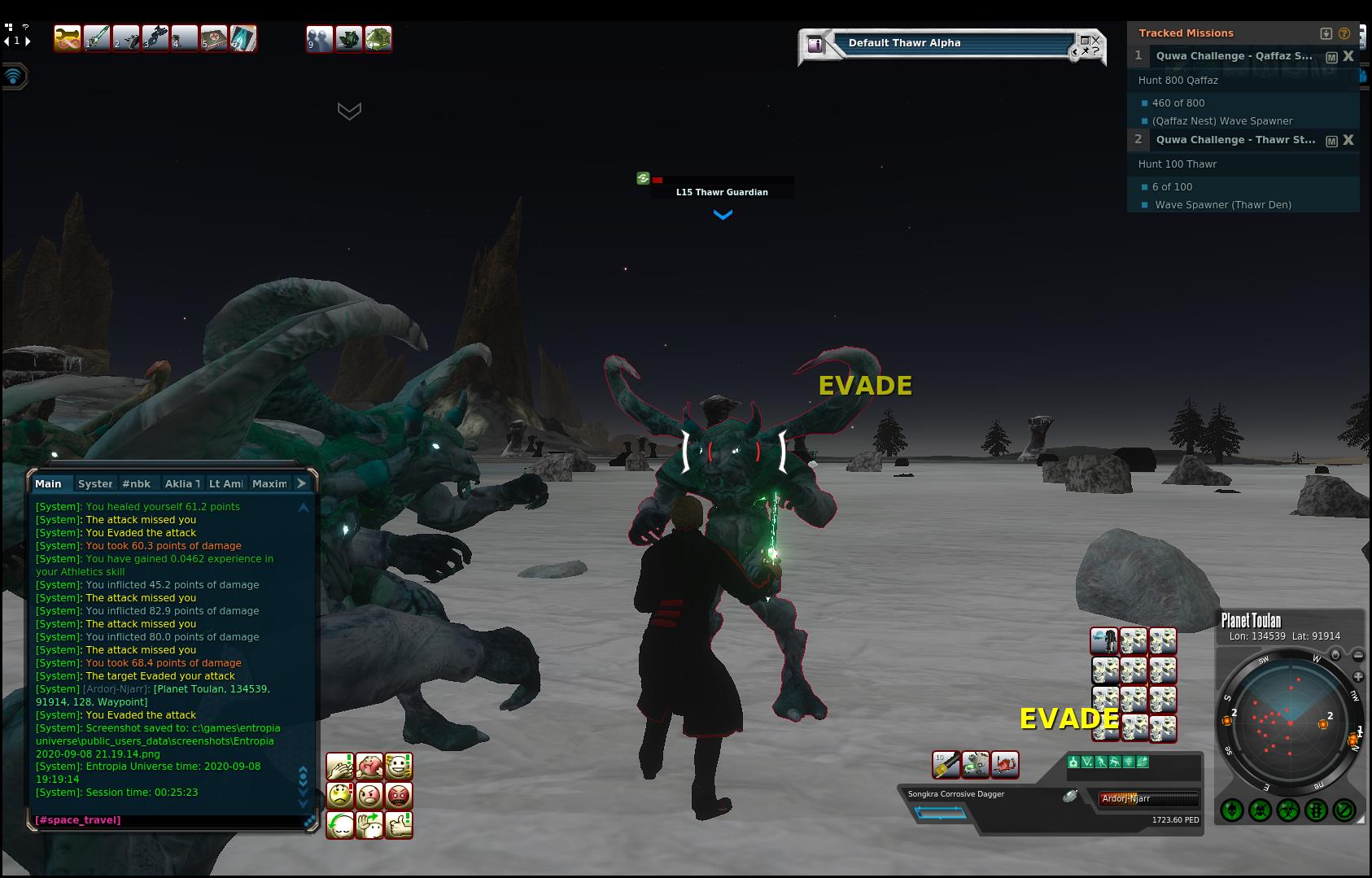Select the red creature action slot
This screenshot has height=878, width=1372.
[1005, 764]
